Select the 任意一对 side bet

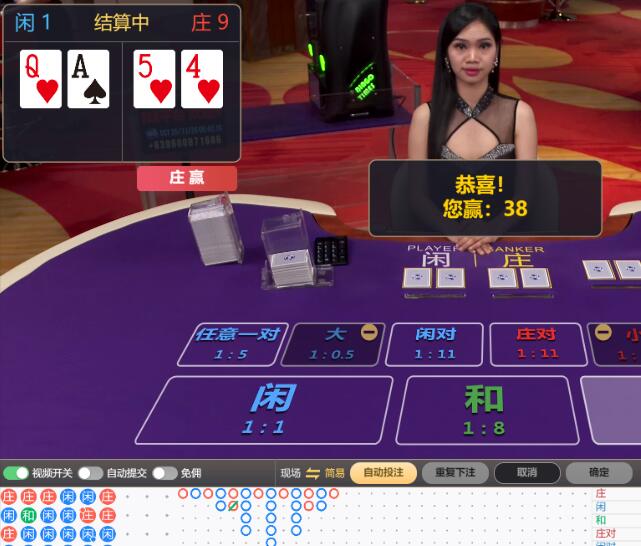tap(236, 343)
